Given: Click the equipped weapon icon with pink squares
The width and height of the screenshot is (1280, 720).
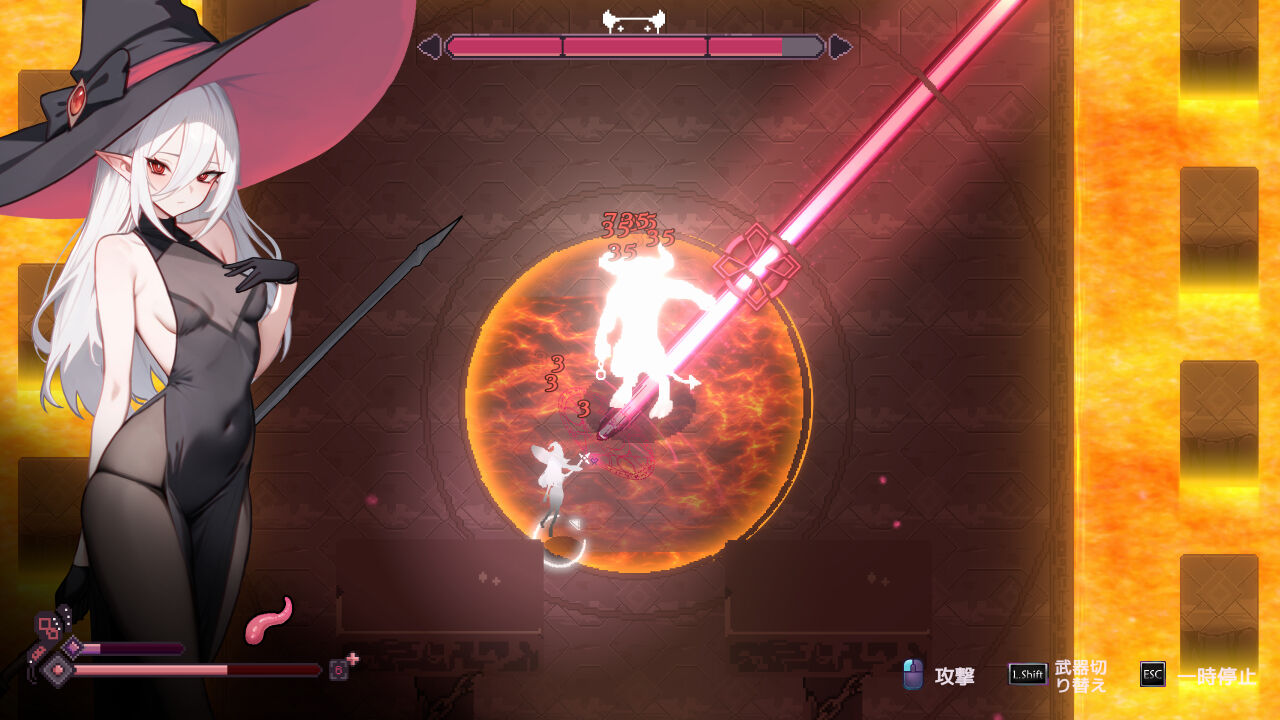Looking at the screenshot, I should pos(47,627).
